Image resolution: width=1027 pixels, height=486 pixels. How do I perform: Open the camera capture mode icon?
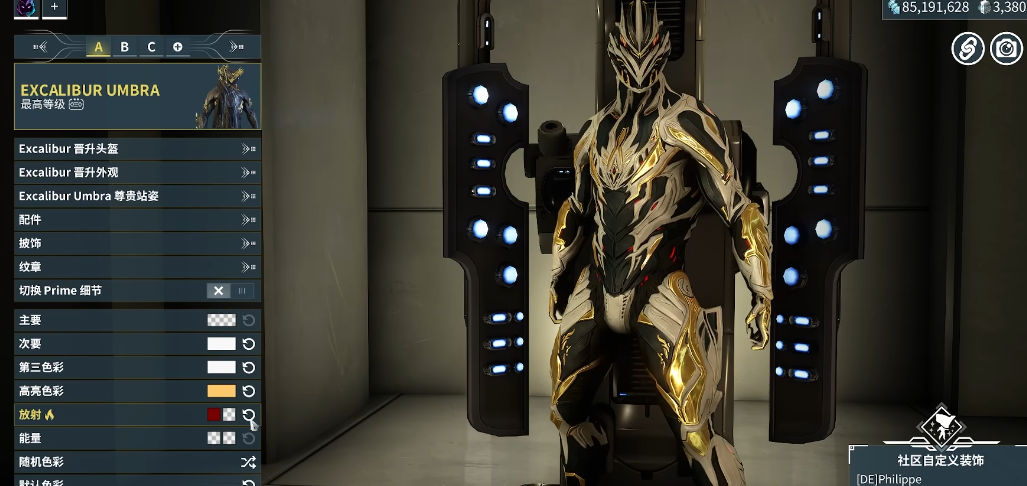point(1006,47)
